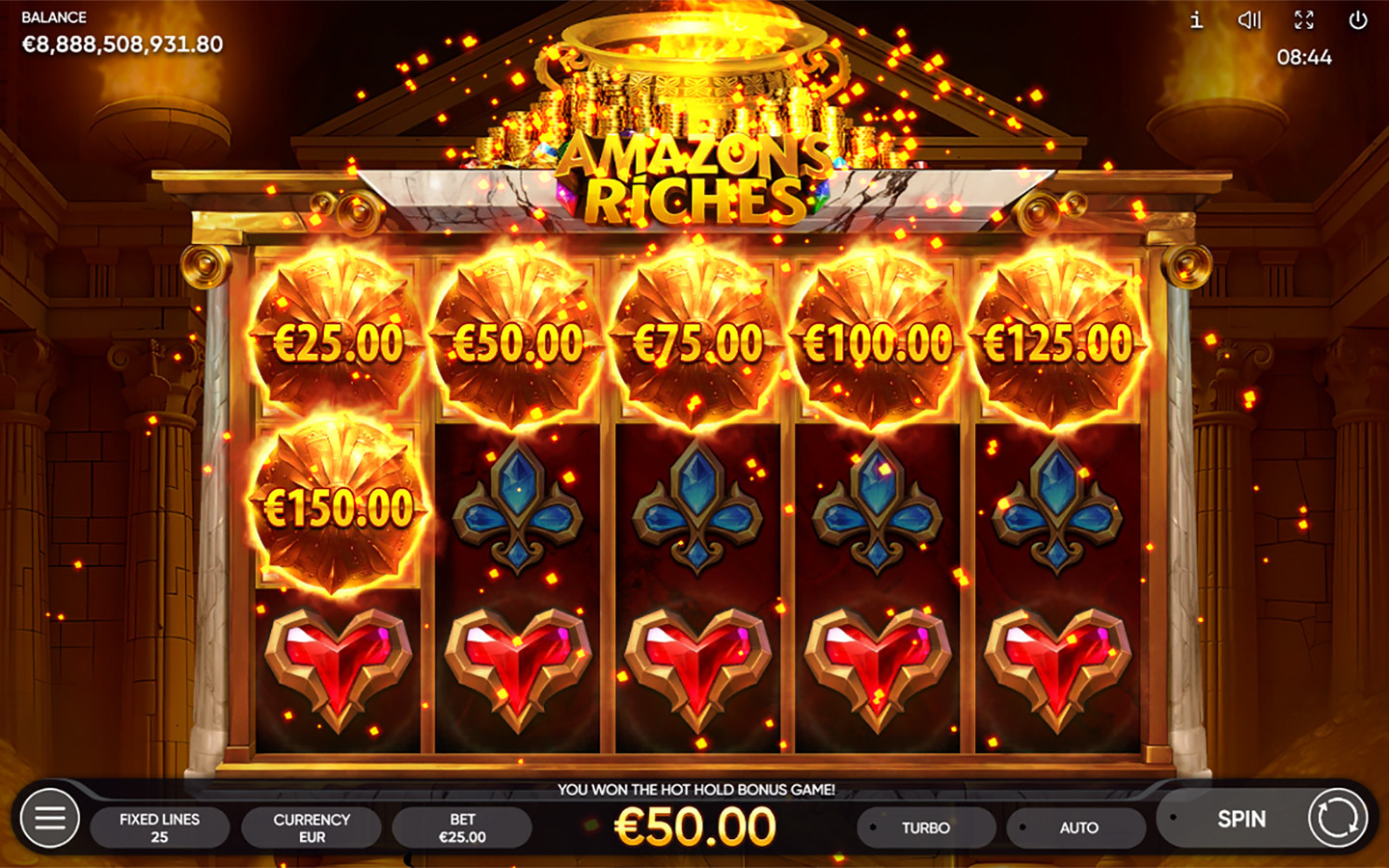Click the power exit icon
The image size is (1389, 868).
click(x=1358, y=20)
